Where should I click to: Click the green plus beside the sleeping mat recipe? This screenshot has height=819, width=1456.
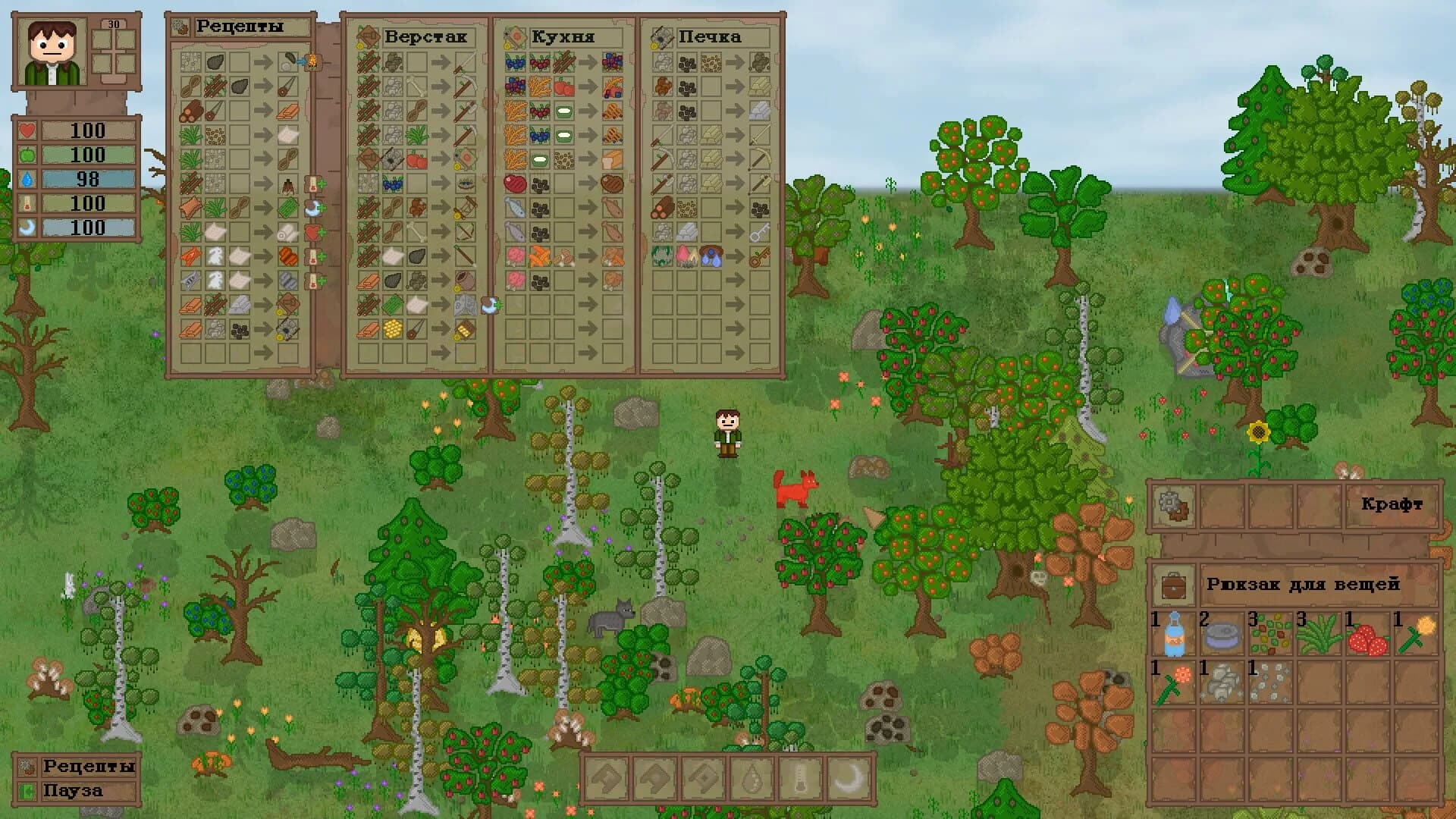tap(322, 208)
